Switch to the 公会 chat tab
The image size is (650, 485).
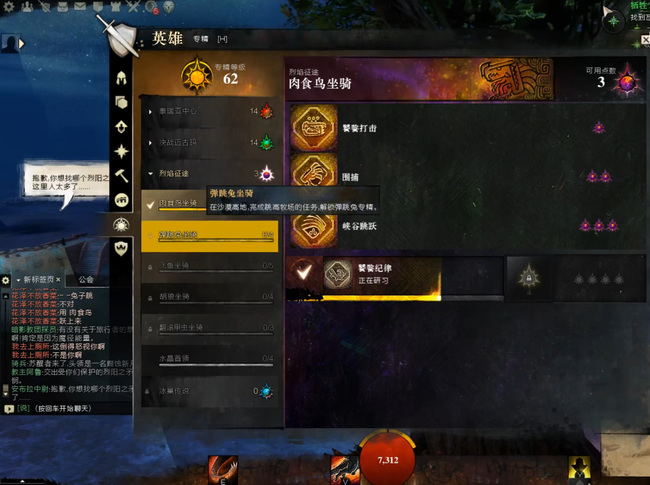point(86,280)
